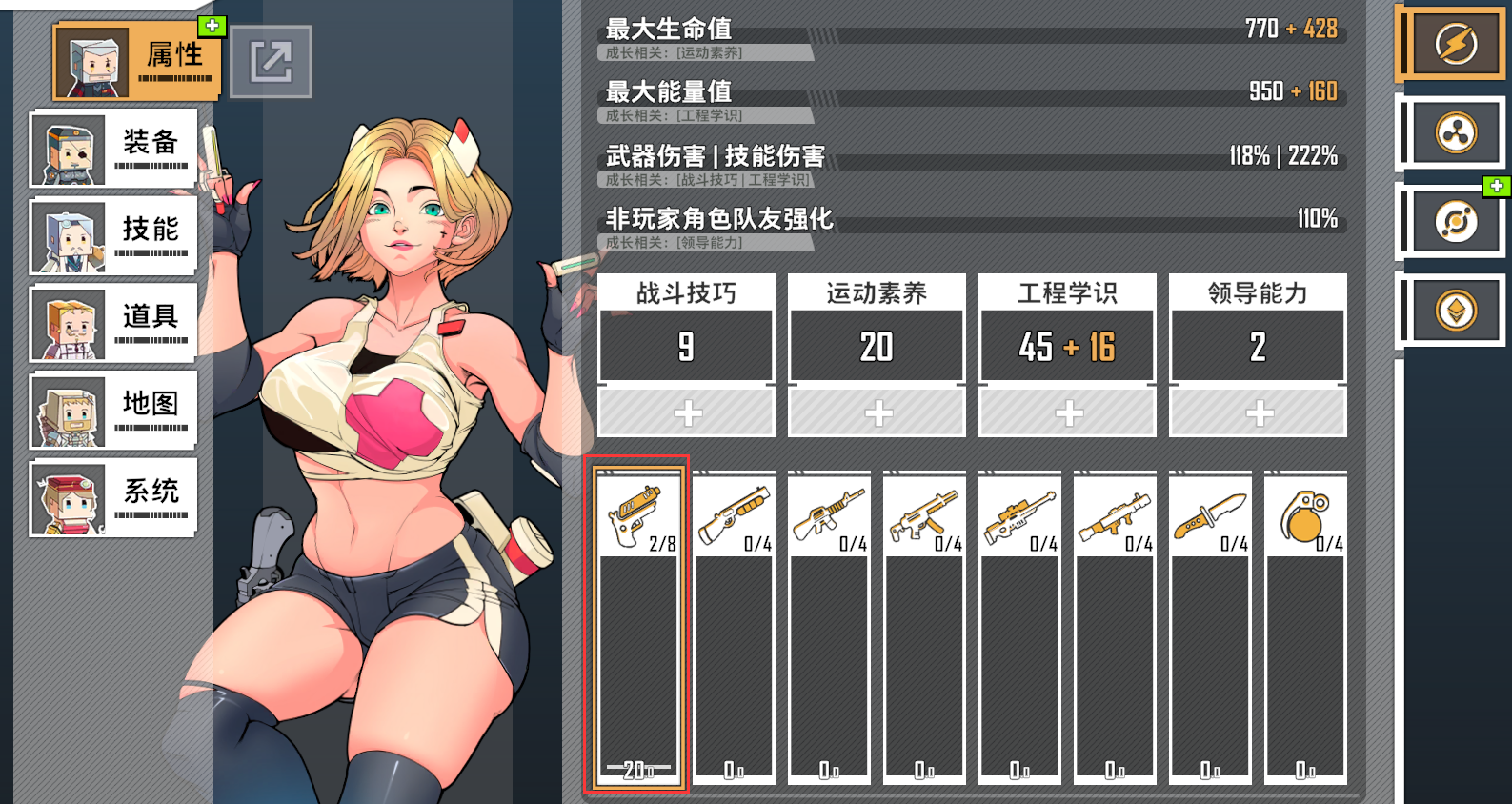Click the lightning badge in right sidebar
The image size is (1512, 804).
pyautogui.click(x=1454, y=44)
